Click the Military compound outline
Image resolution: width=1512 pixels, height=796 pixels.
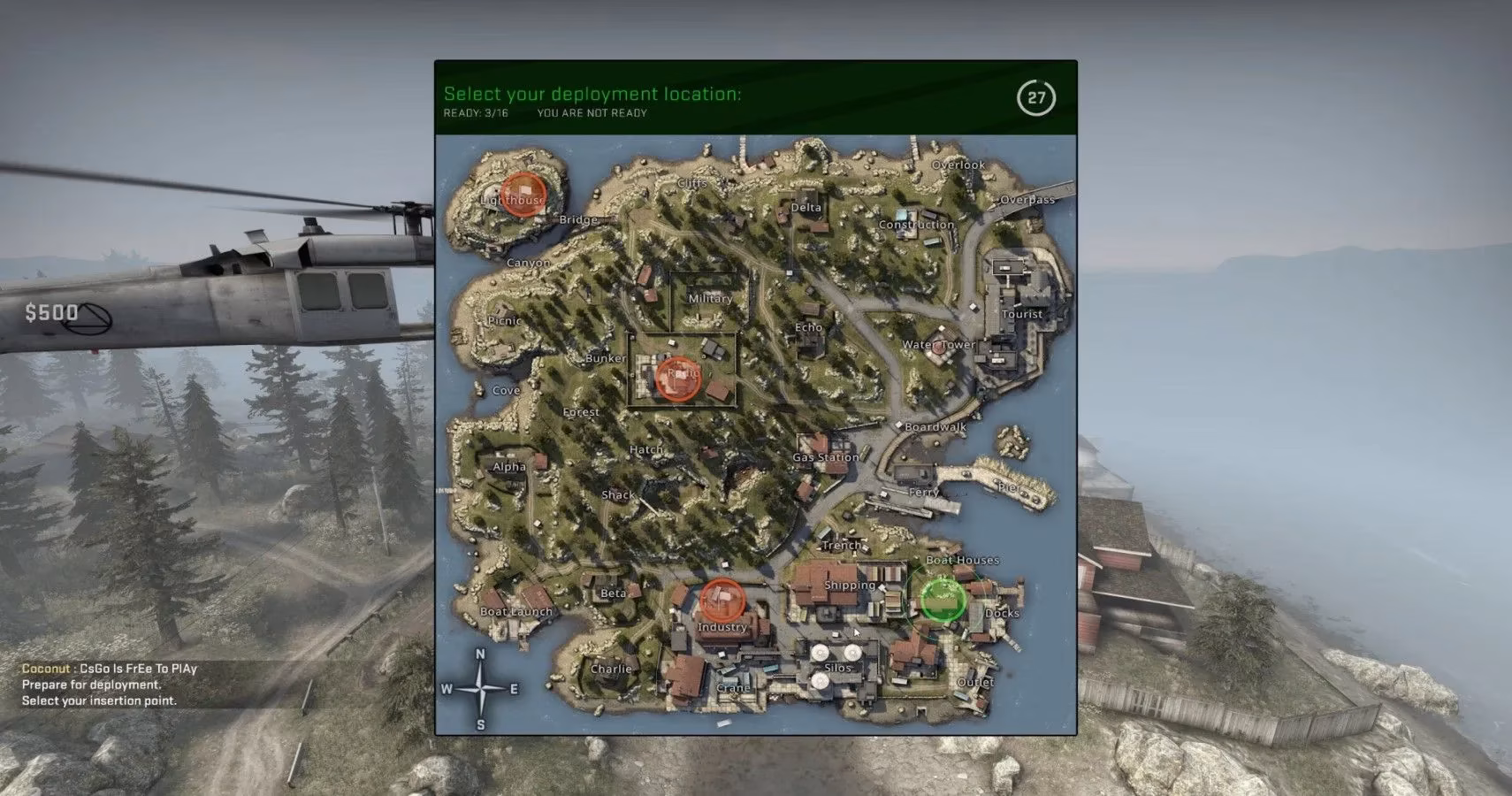point(710,299)
